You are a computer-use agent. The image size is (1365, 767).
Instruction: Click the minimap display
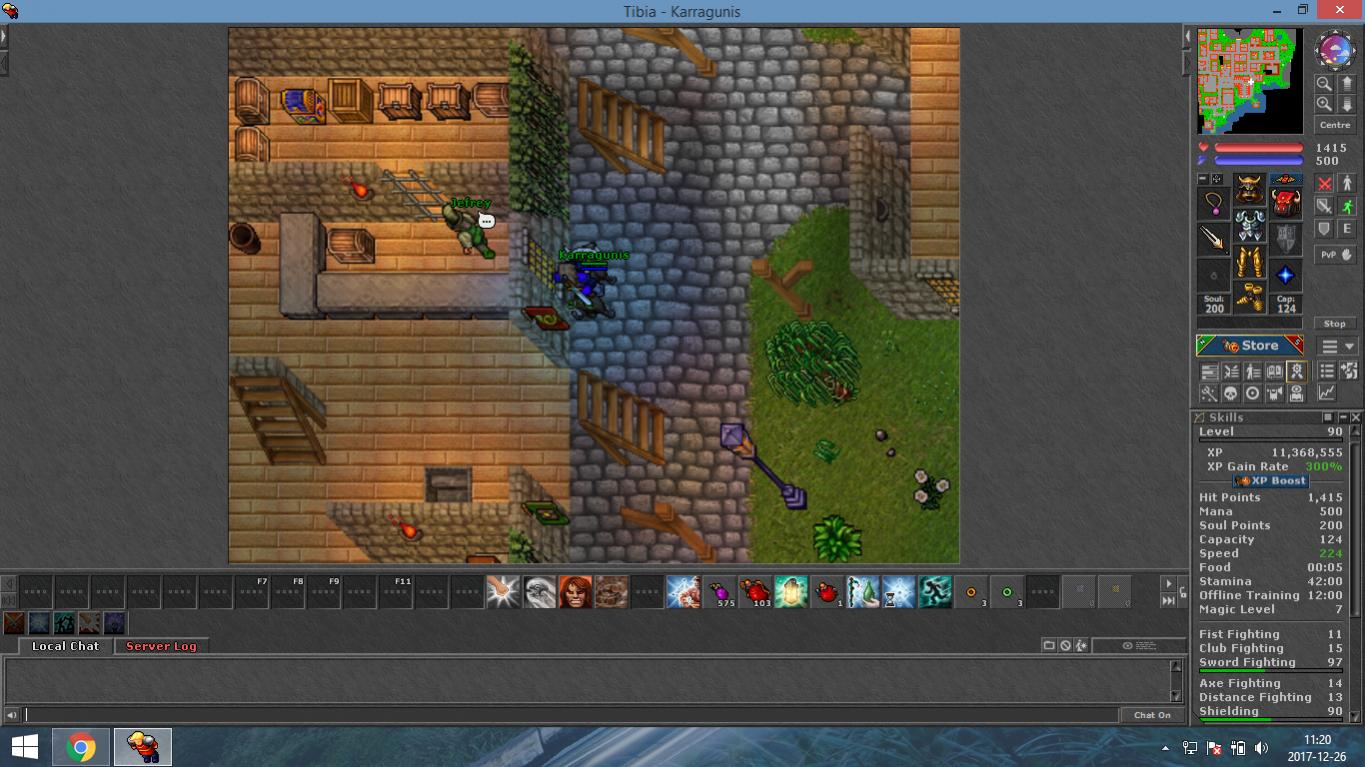pos(1250,81)
